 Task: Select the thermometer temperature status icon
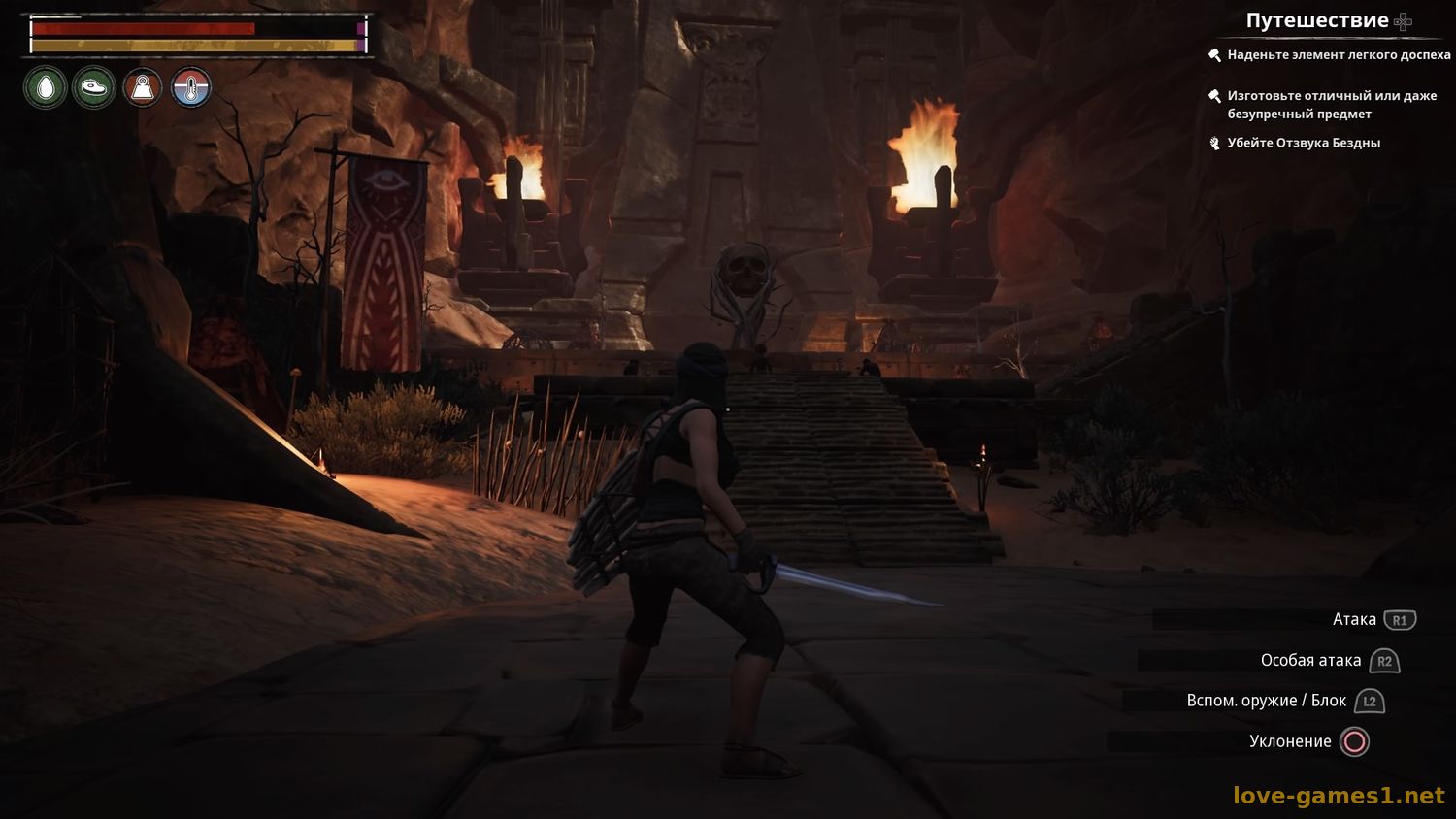(191, 88)
